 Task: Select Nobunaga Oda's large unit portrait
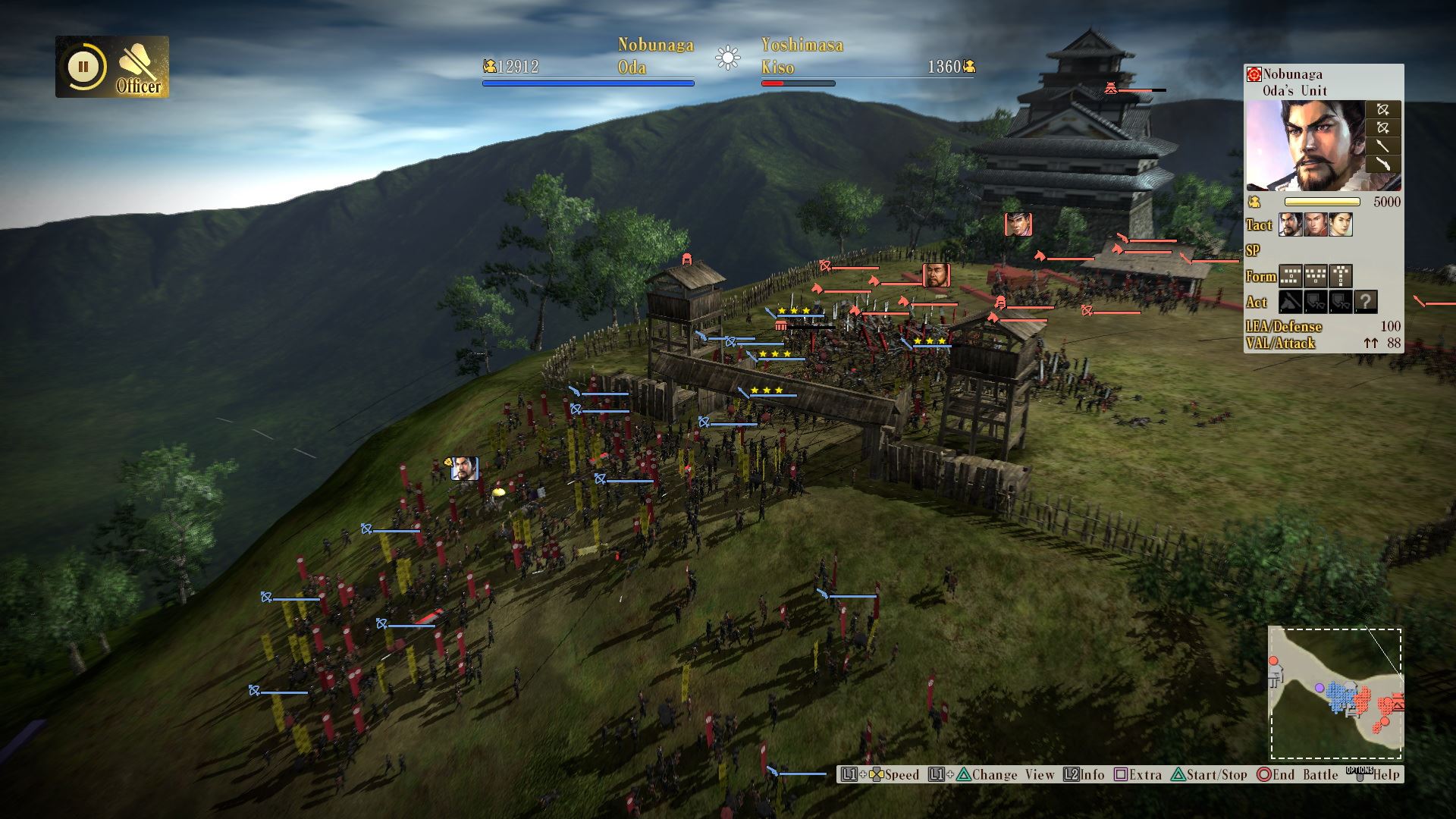[x=1304, y=146]
